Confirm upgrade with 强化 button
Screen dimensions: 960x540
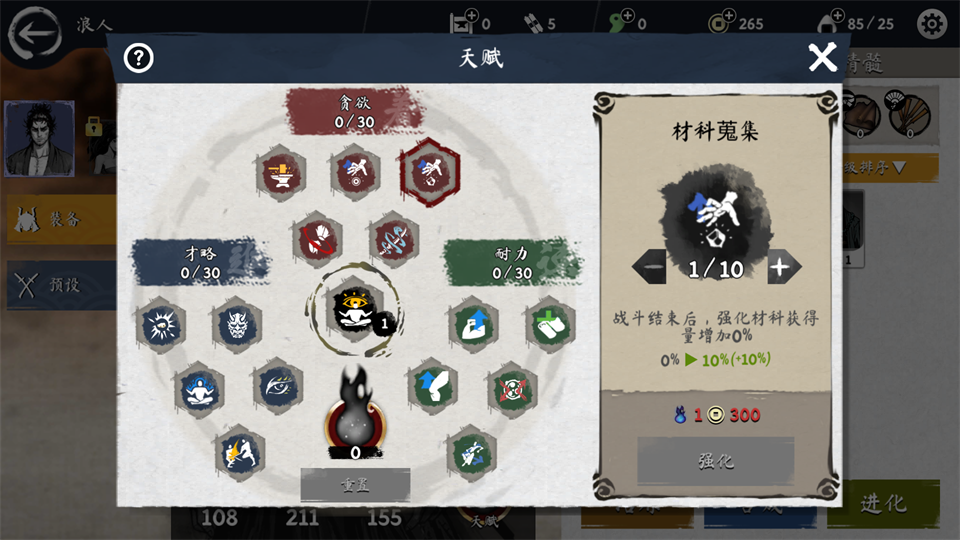[x=715, y=462]
